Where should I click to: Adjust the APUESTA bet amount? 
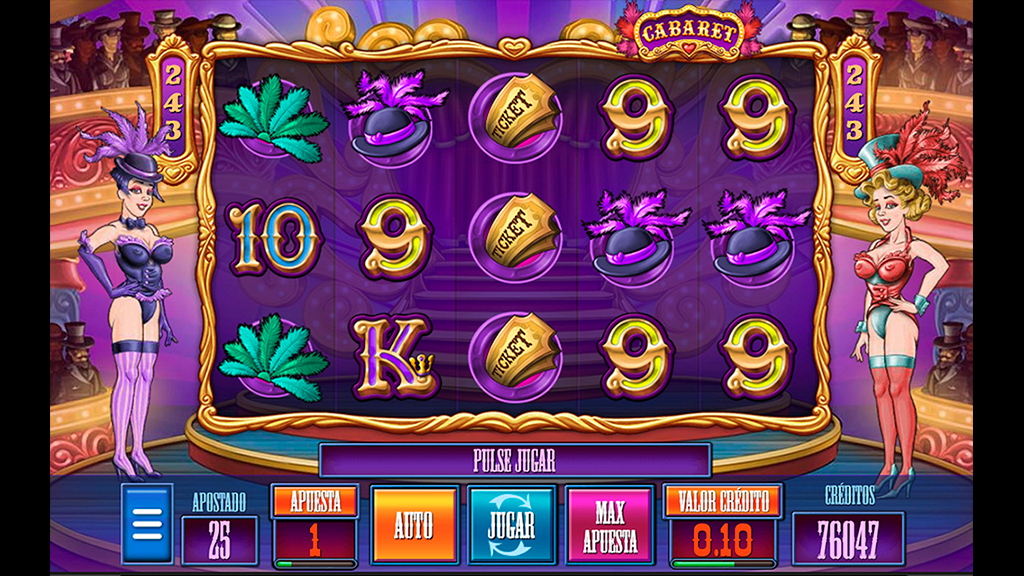point(315,502)
